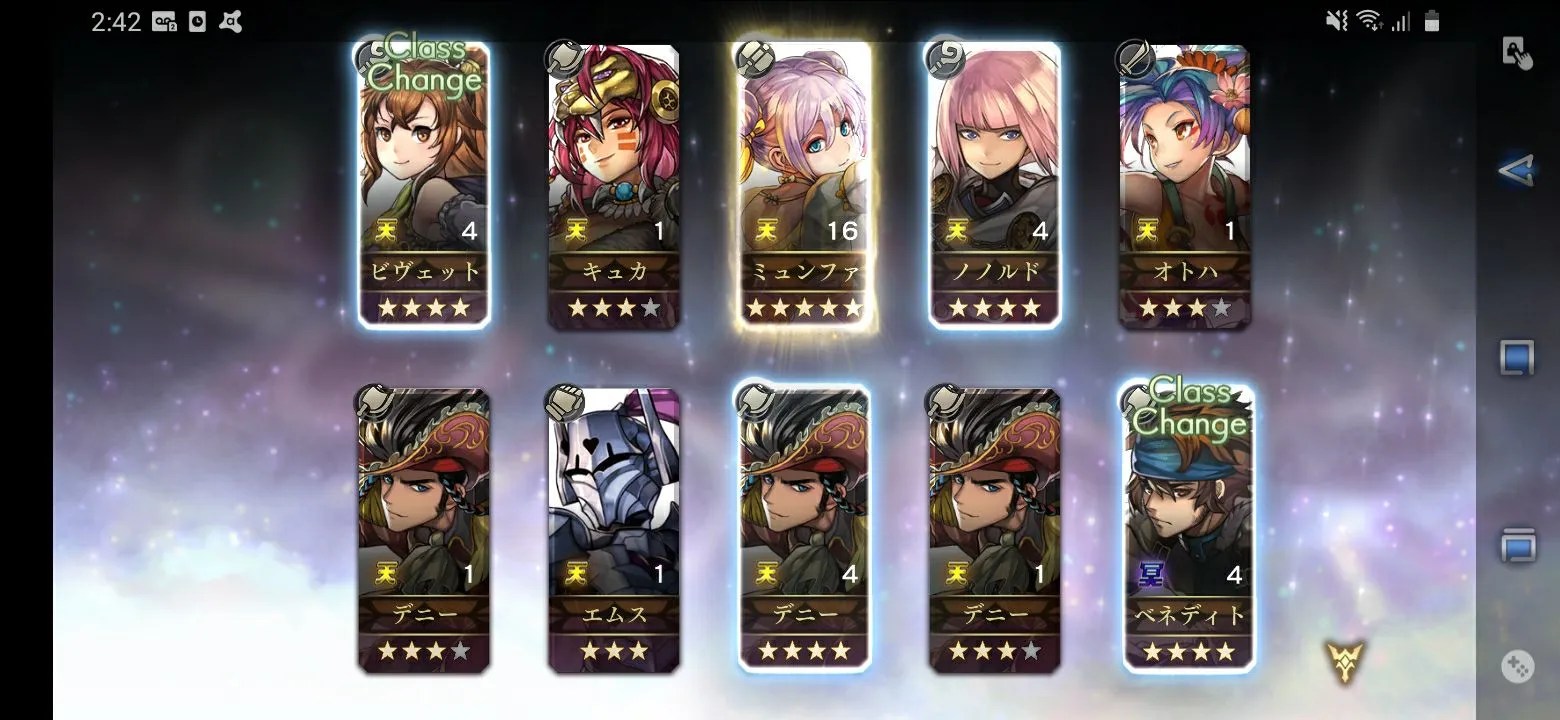The height and width of the screenshot is (720, 1560).
Task: Select the ビヴェット Class Change card
Action: [x=424, y=186]
